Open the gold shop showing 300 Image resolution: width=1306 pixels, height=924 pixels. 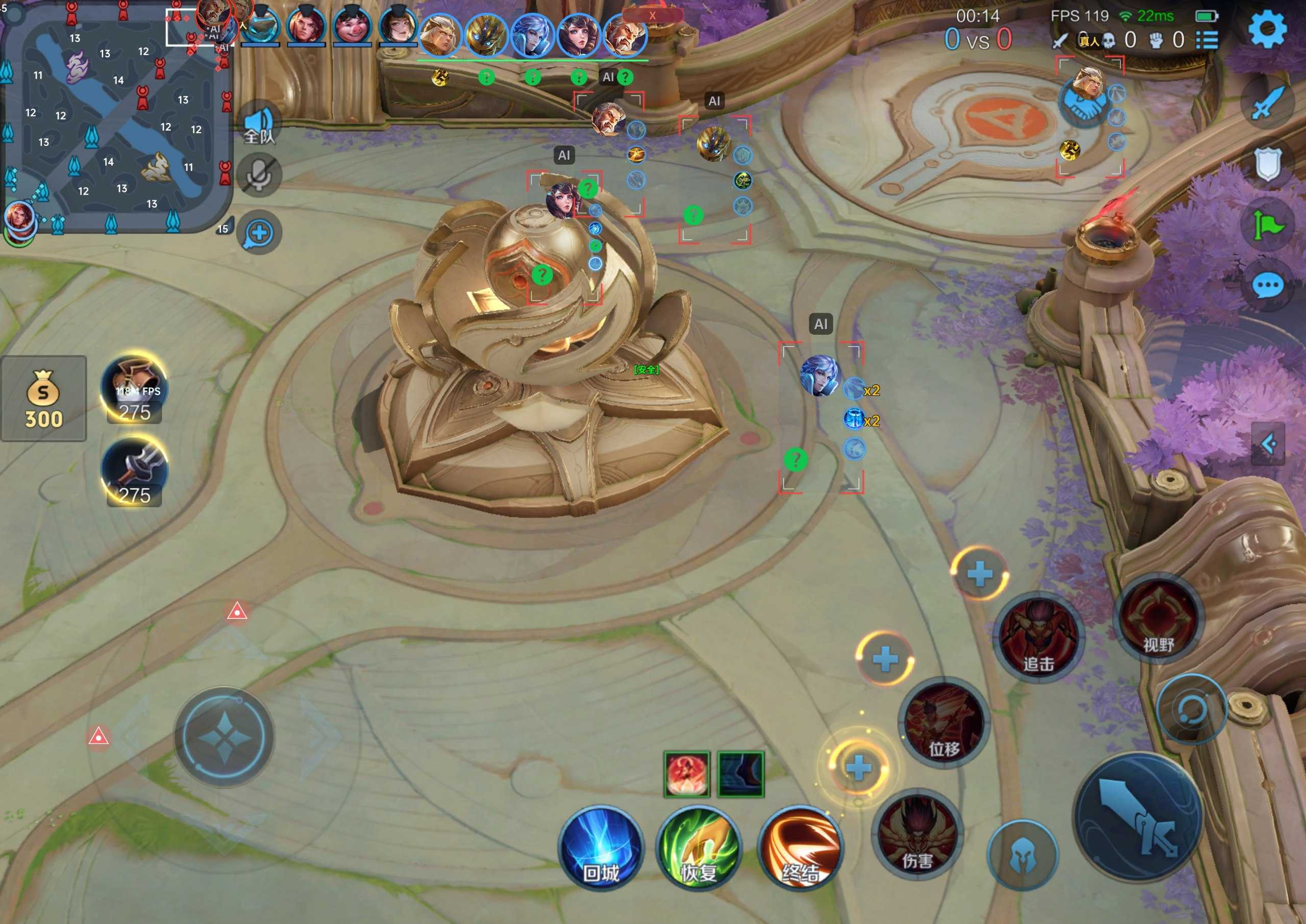(43, 398)
